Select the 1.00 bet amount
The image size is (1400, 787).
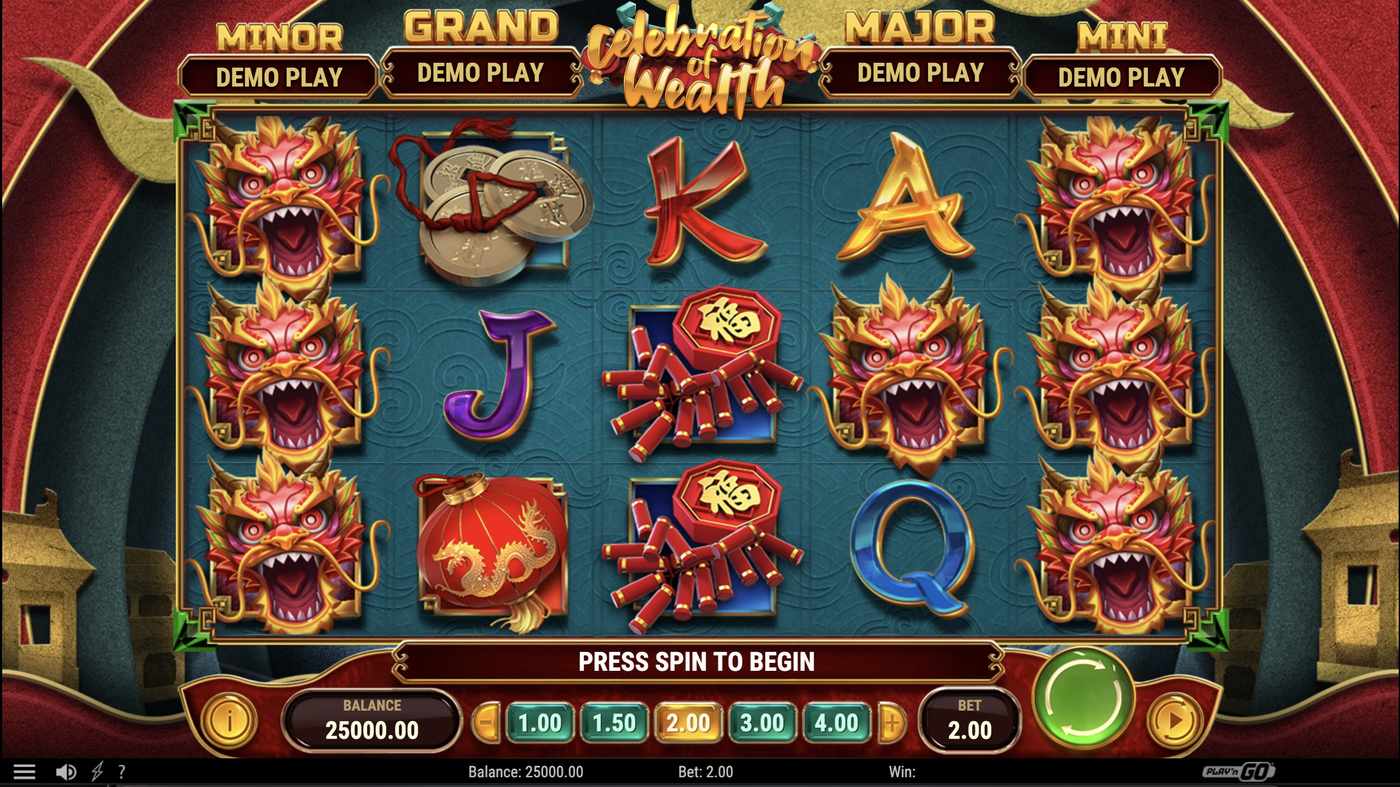(x=539, y=720)
